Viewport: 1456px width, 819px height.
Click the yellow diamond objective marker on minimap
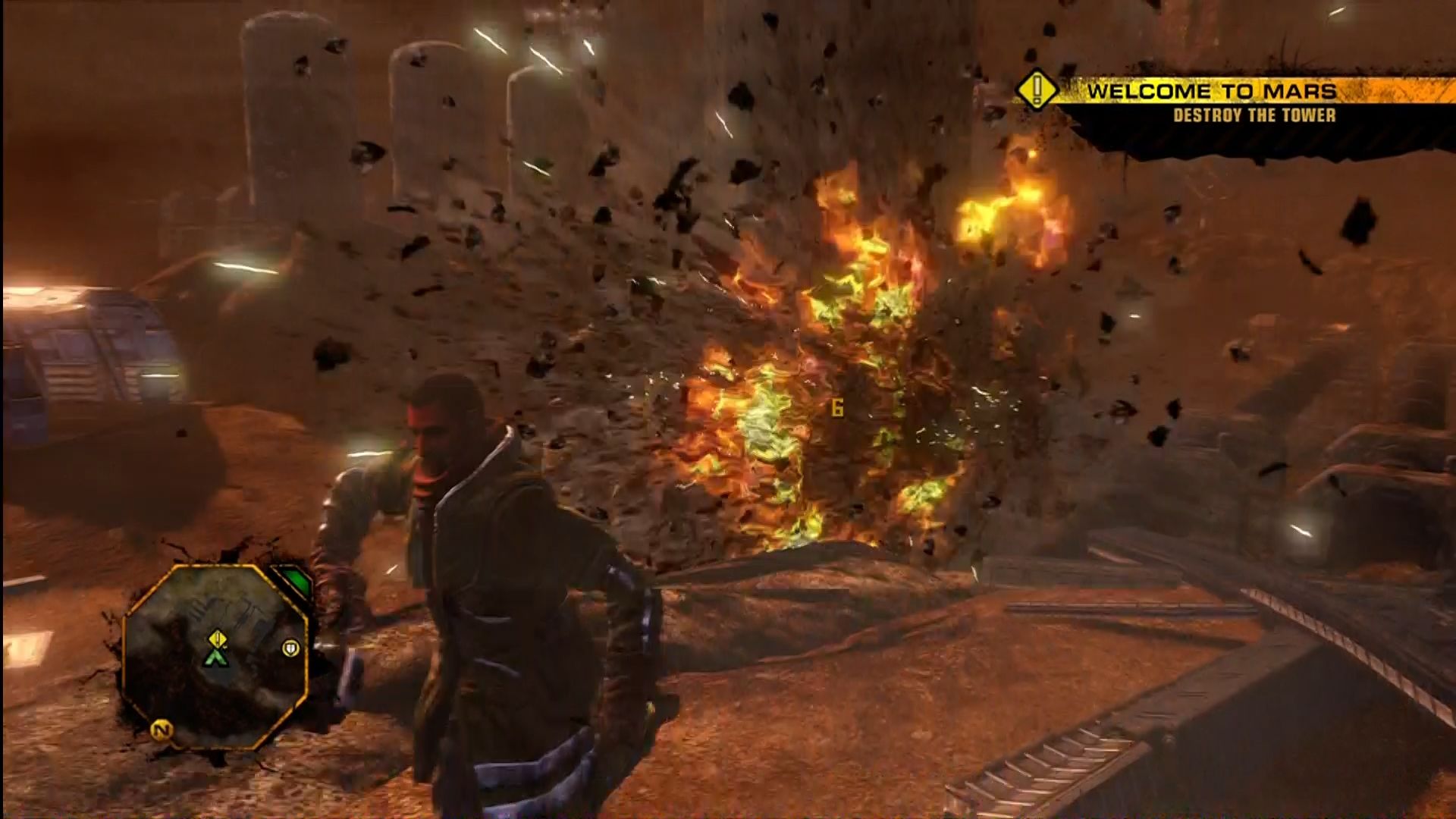218,639
